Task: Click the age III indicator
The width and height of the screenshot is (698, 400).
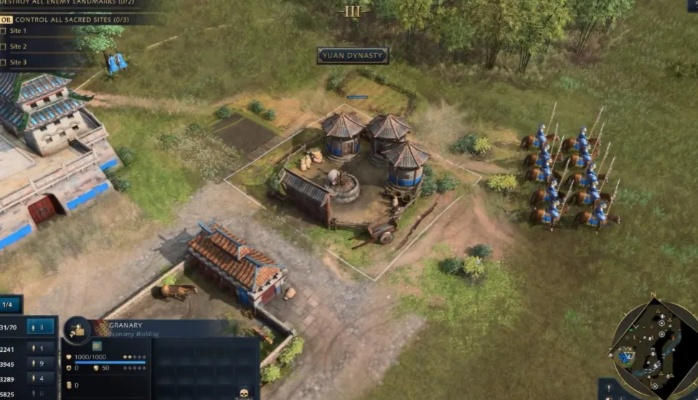Action: click(x=351, y=11)
